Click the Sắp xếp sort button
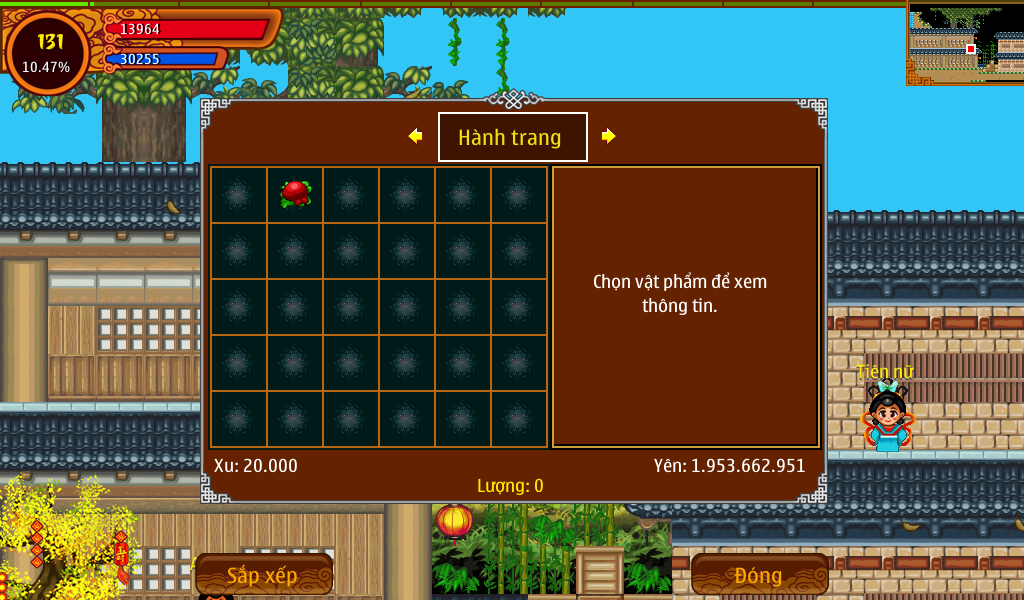 coord(263,575)
